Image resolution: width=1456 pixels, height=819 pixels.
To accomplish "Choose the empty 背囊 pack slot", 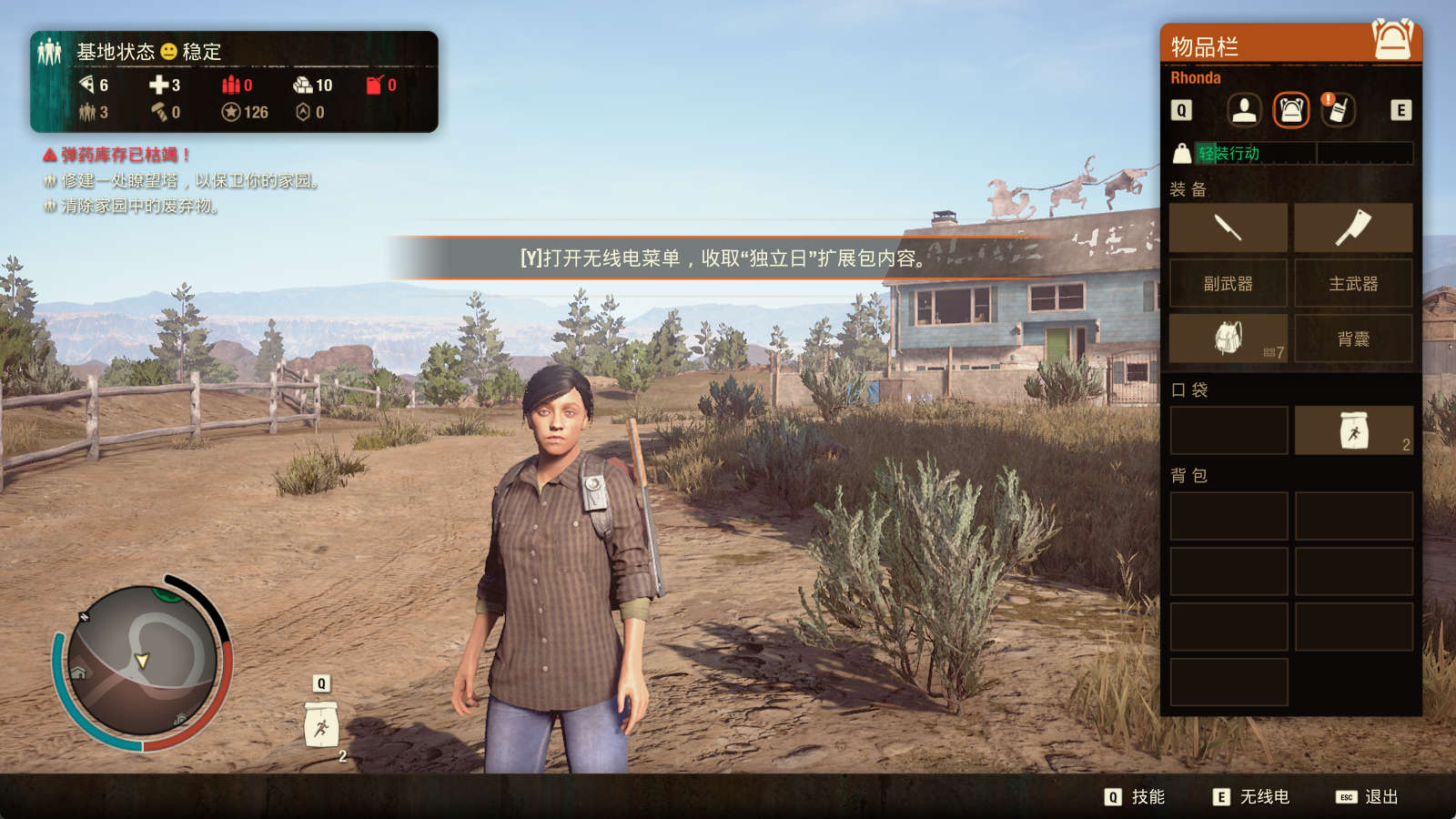I will point(1353,339).
